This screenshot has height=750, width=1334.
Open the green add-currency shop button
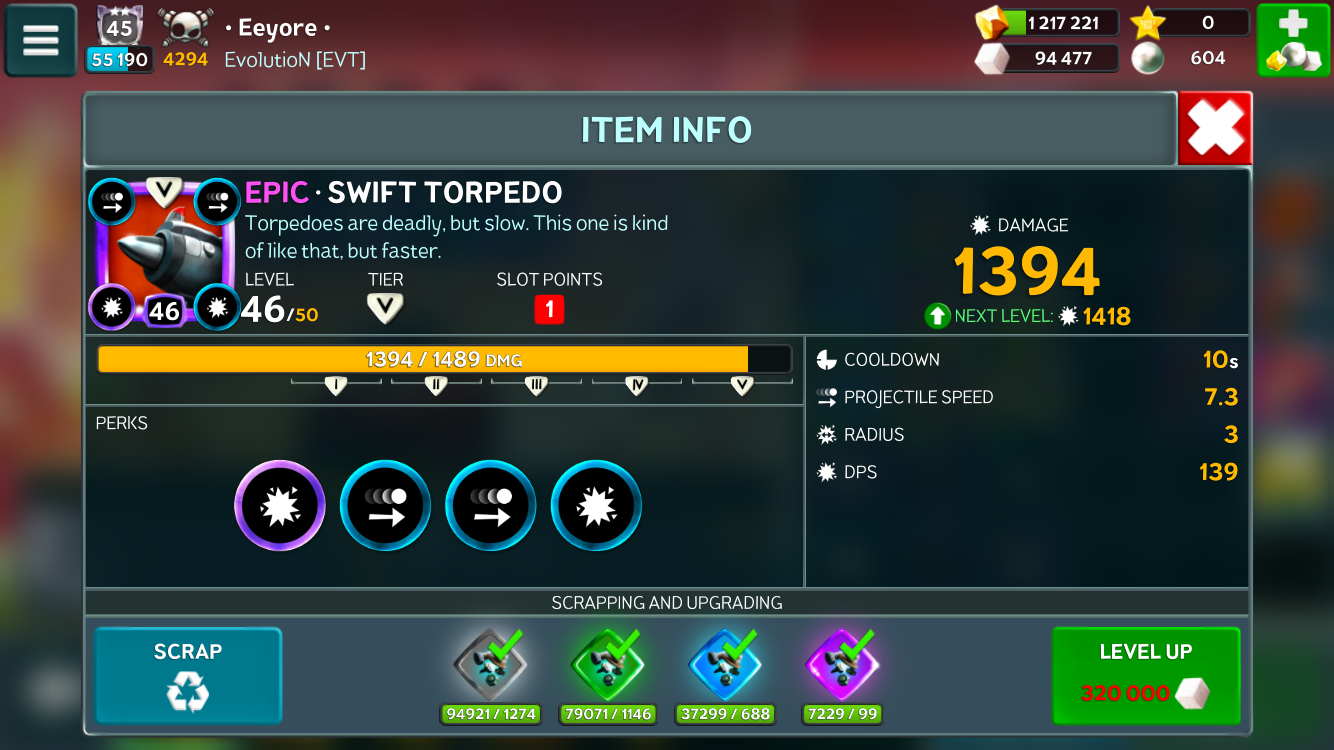point(1293,40)
